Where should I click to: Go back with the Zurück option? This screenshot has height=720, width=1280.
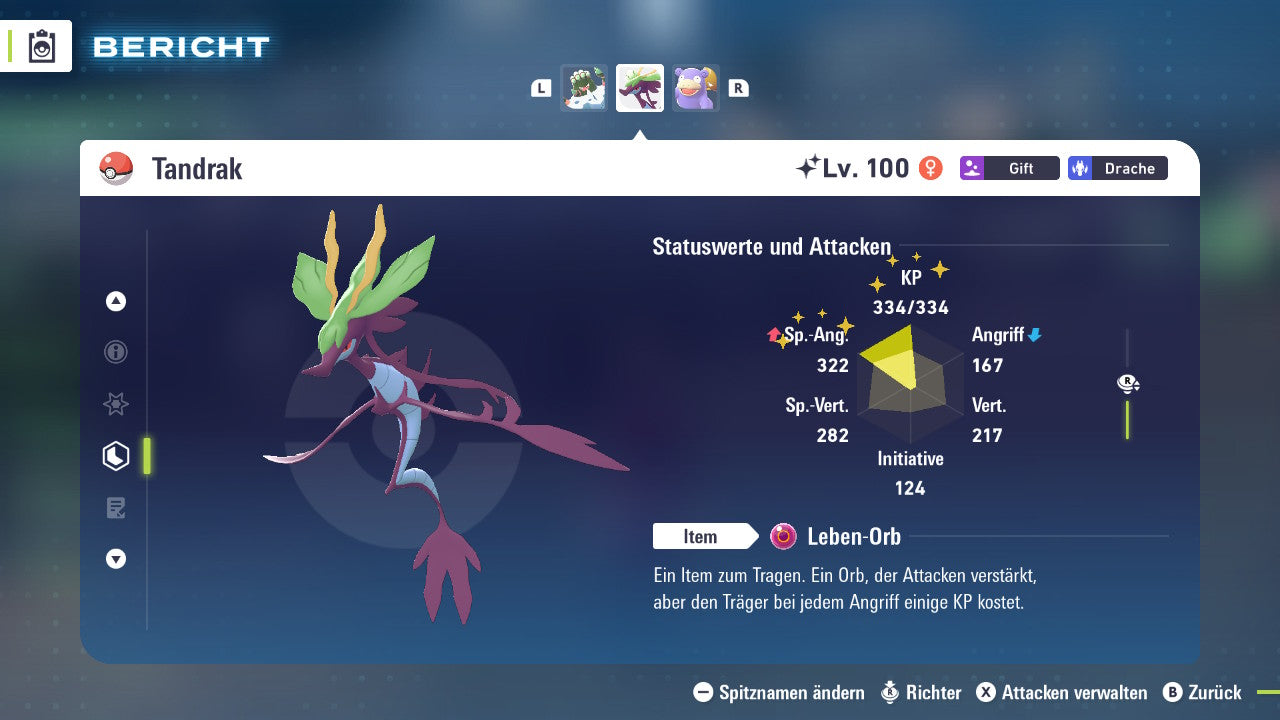coord(1202,692)
